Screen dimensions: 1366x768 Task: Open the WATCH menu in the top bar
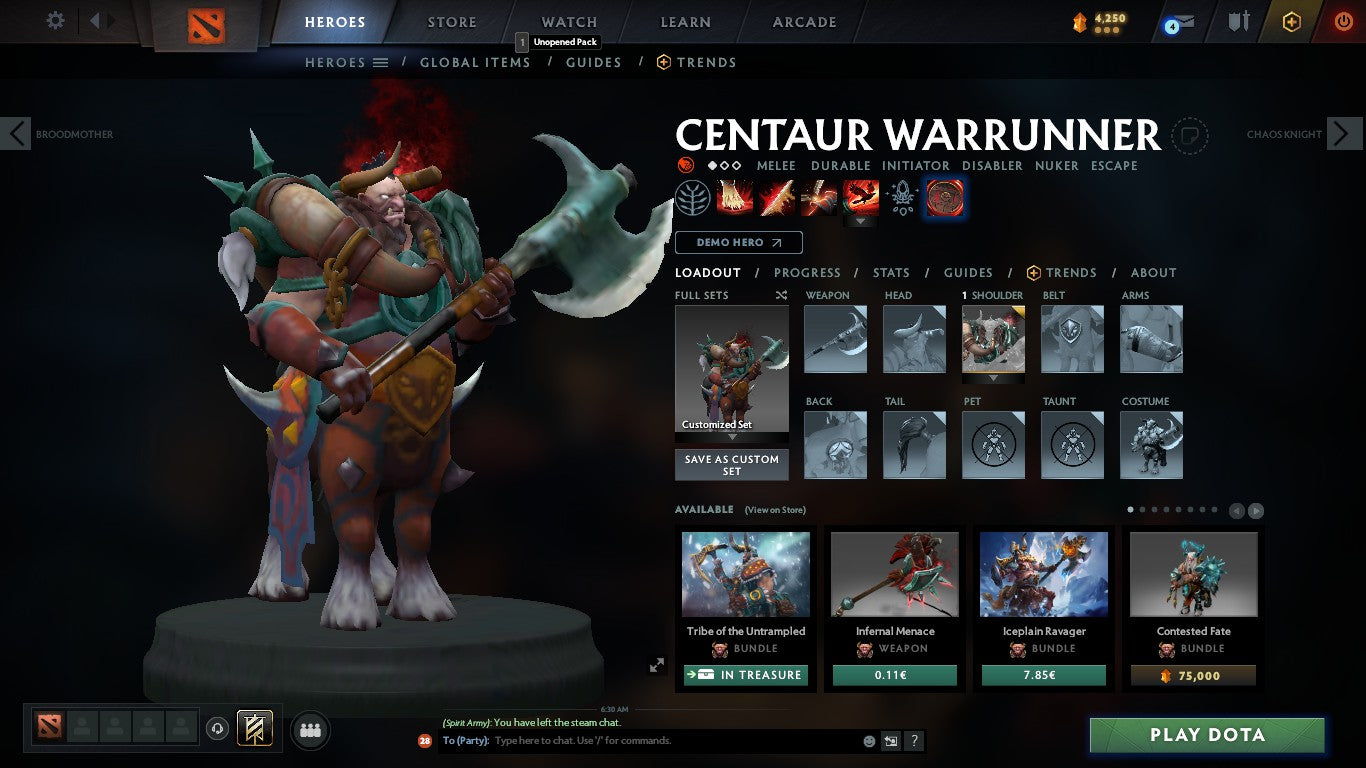(568, 21)
